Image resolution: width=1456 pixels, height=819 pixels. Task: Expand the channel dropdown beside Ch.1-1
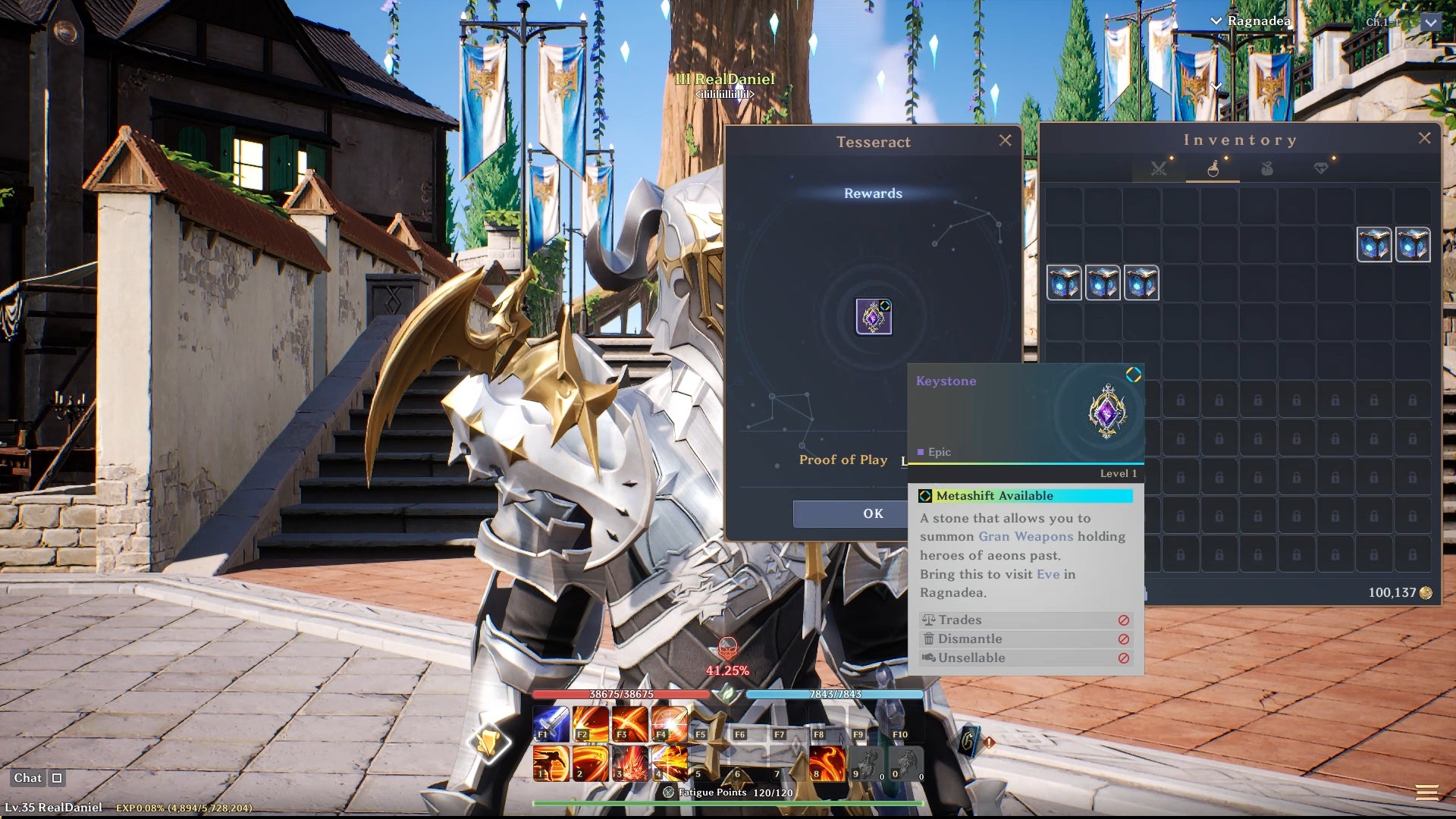[1430, 23]
